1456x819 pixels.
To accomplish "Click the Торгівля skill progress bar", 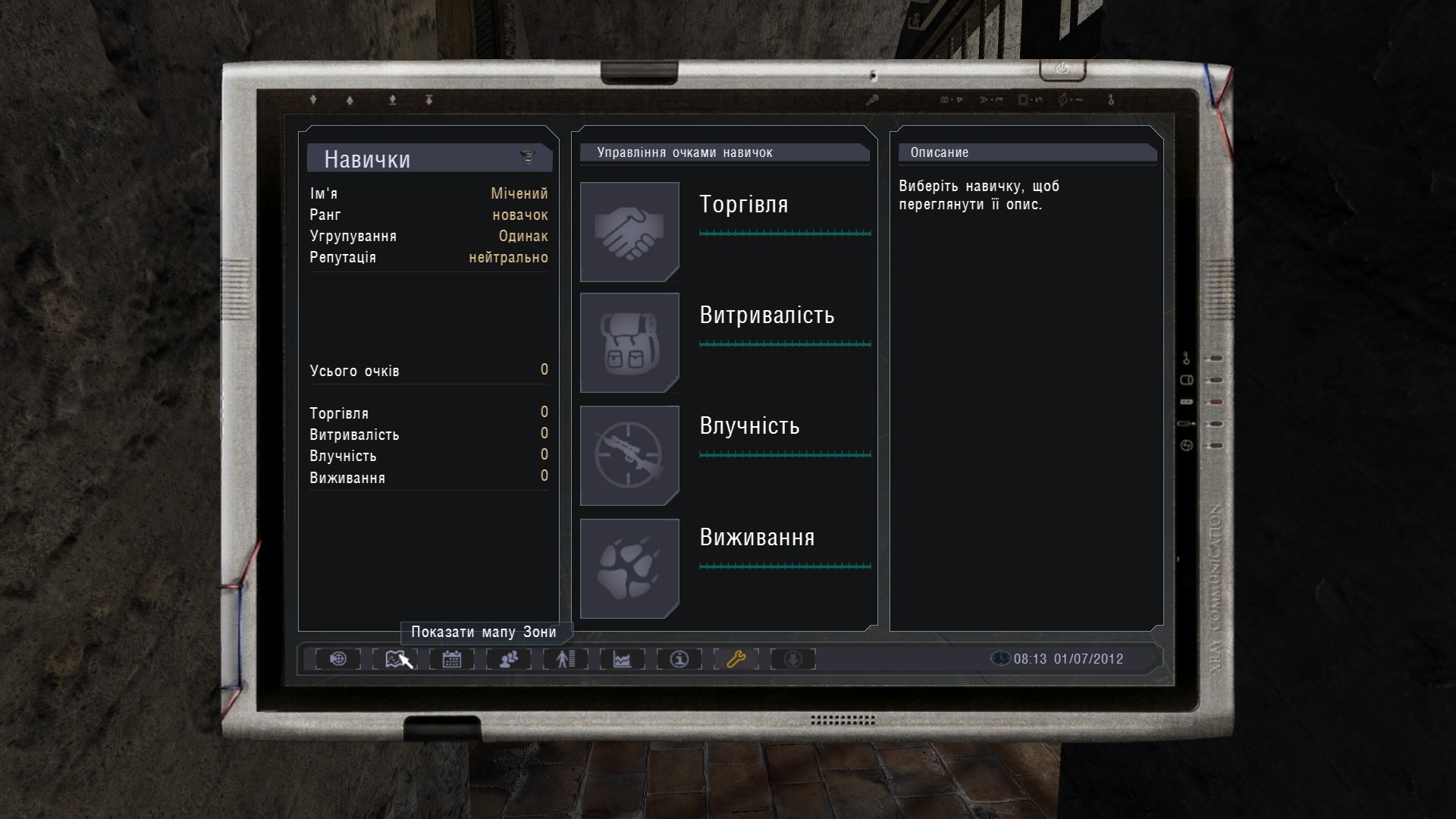I will [785, 233].
